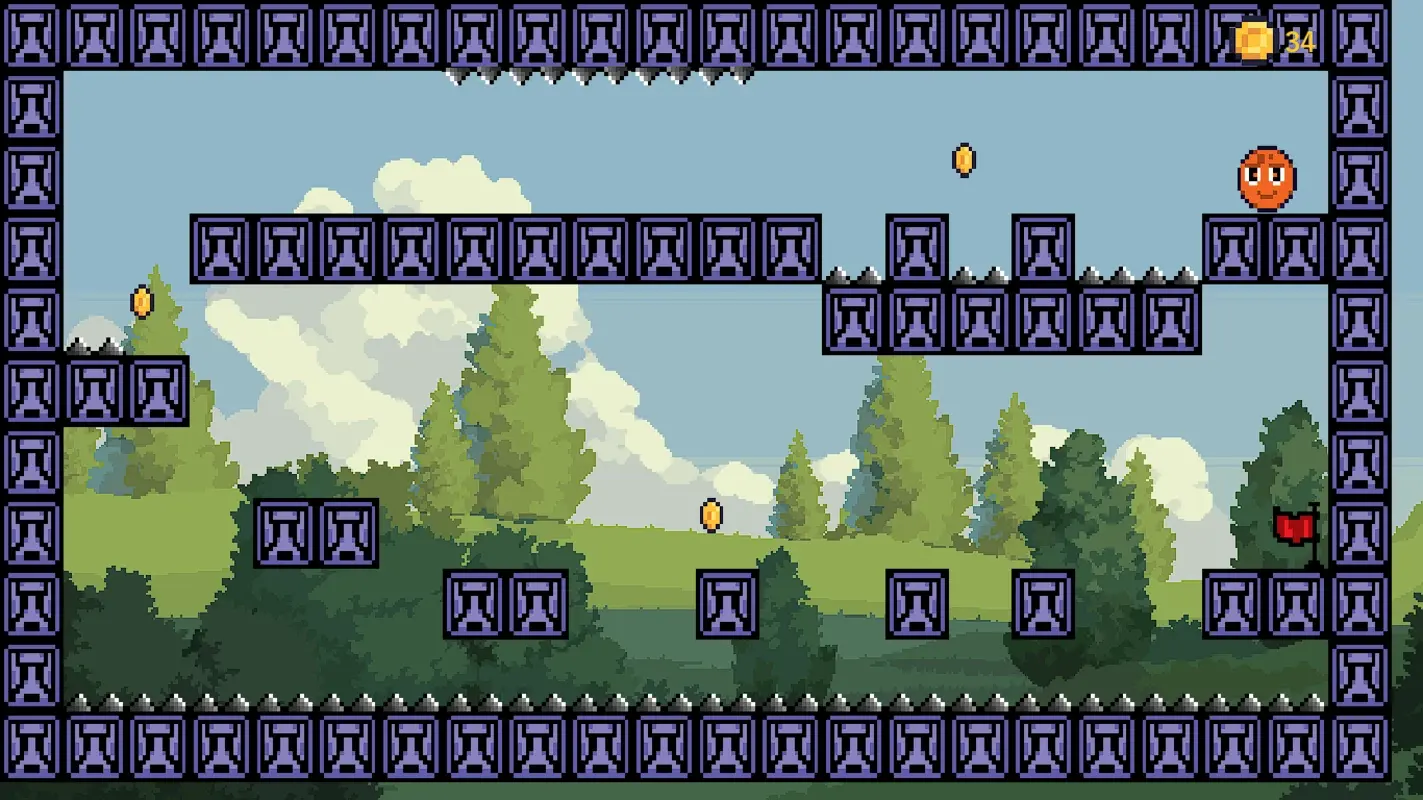Collect the coin above the left platform edge
Image resolution: width=1423 pixels, height=800 pixels.
point(140,302)
